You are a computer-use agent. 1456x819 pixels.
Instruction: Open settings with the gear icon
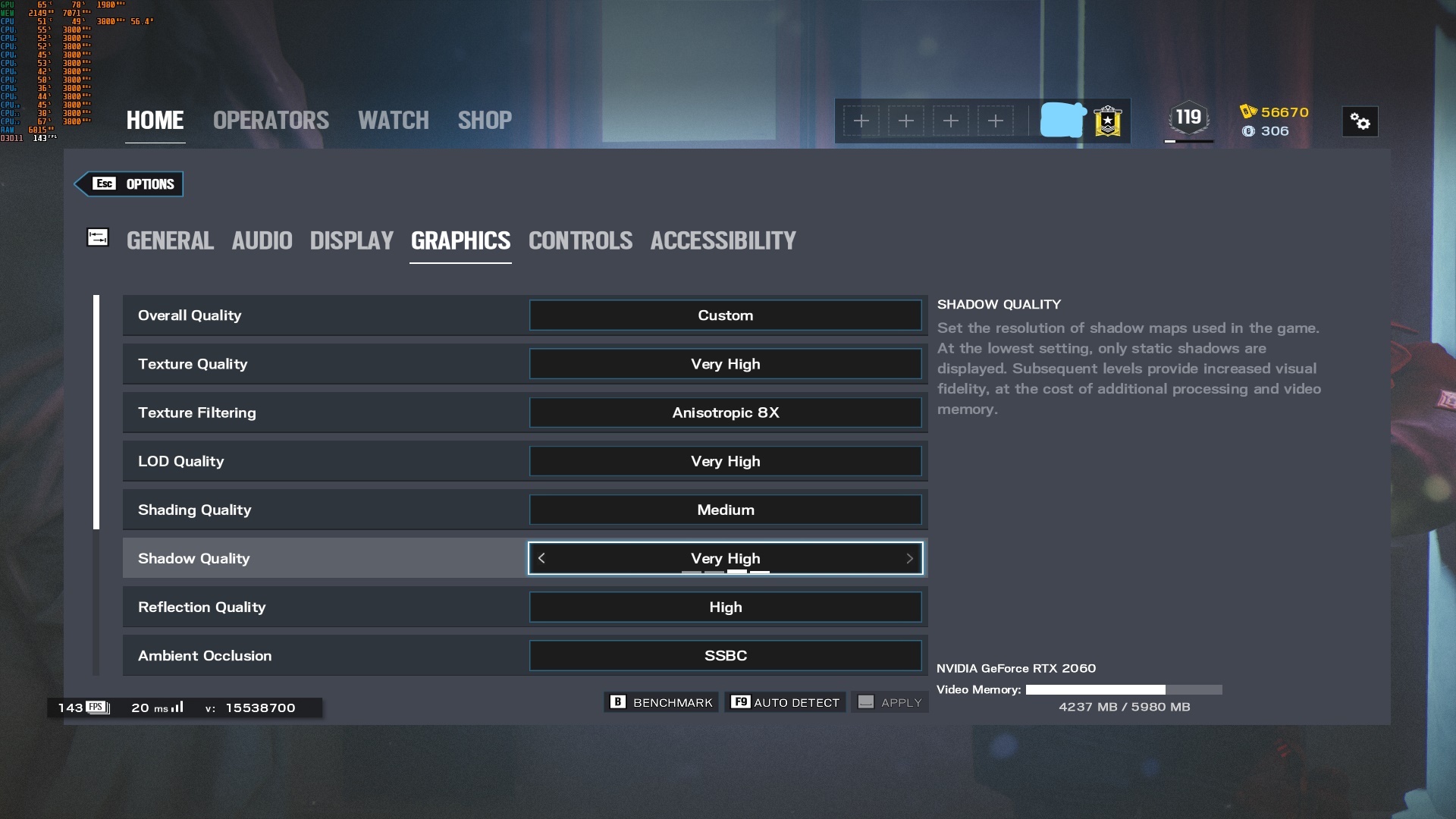pos(1360,121)
